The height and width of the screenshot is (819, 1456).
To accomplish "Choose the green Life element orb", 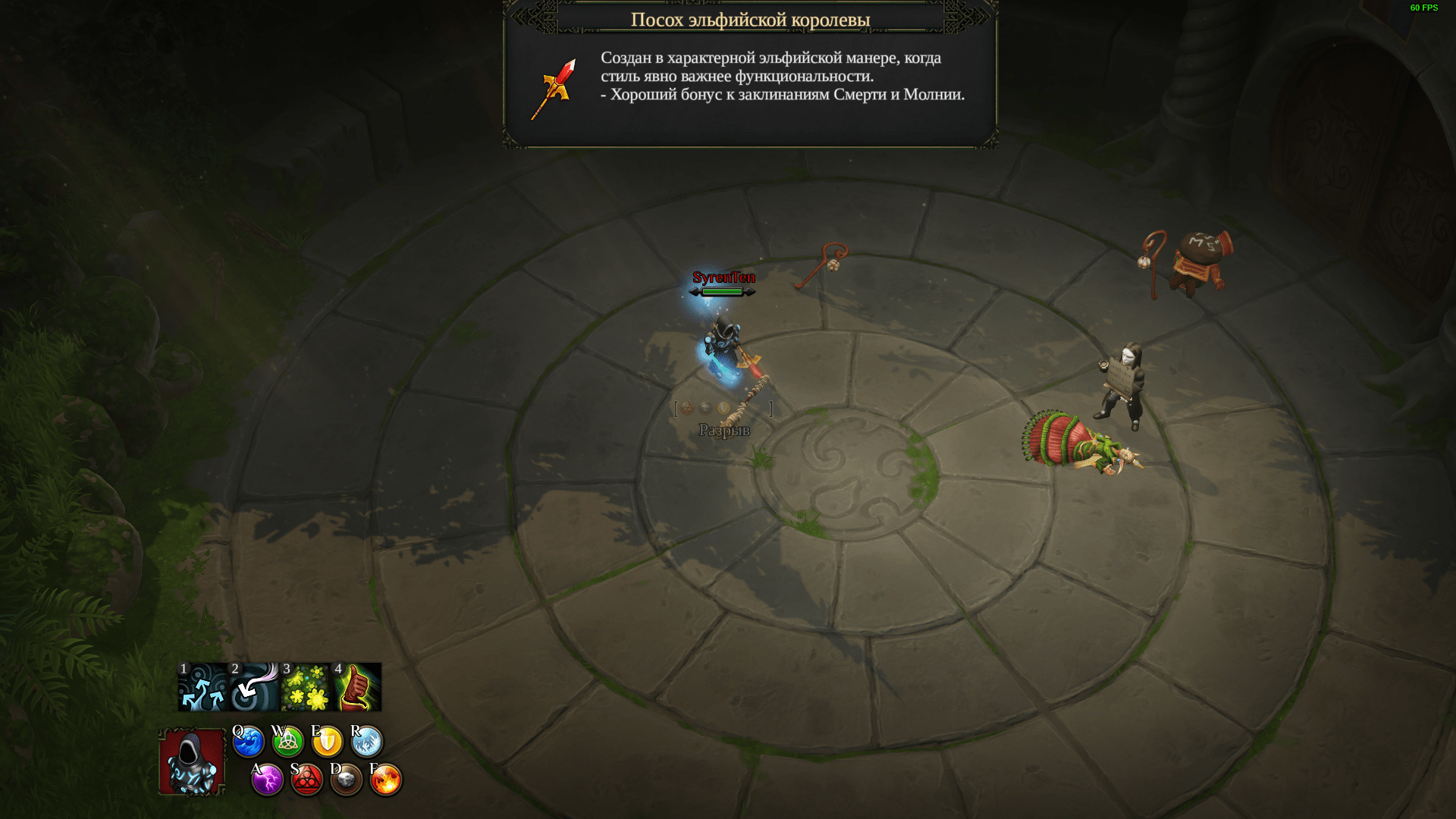I will tap(288, 742).
